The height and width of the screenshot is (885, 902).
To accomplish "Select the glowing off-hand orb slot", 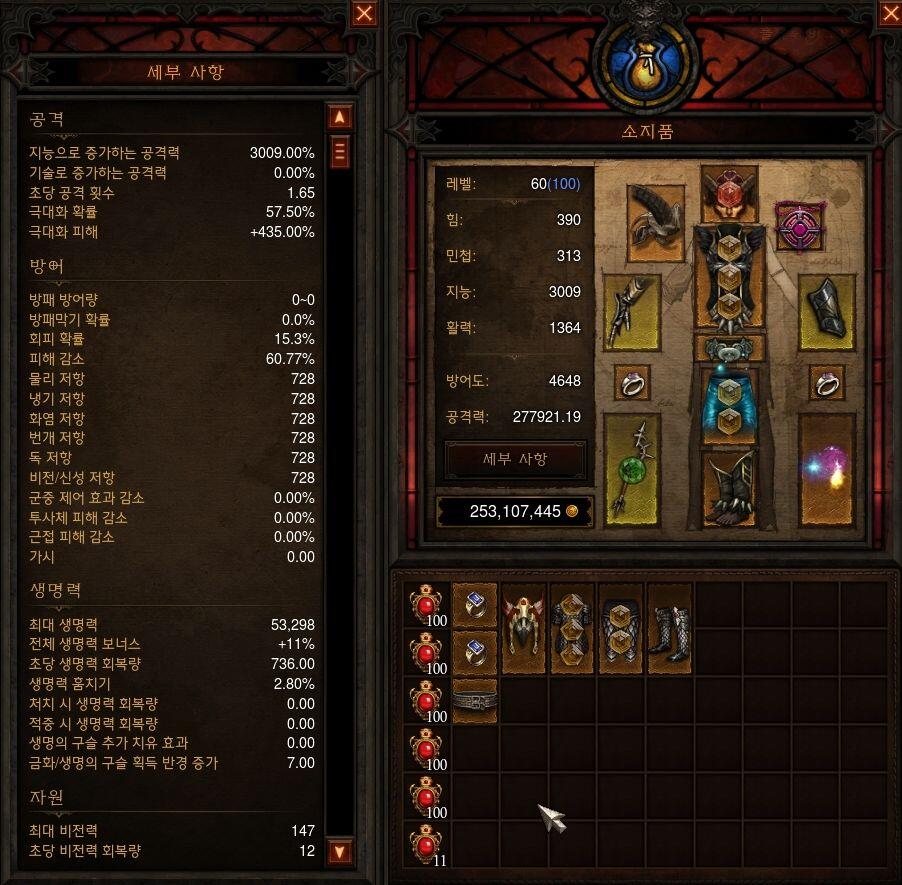I will tap(826, 468).
